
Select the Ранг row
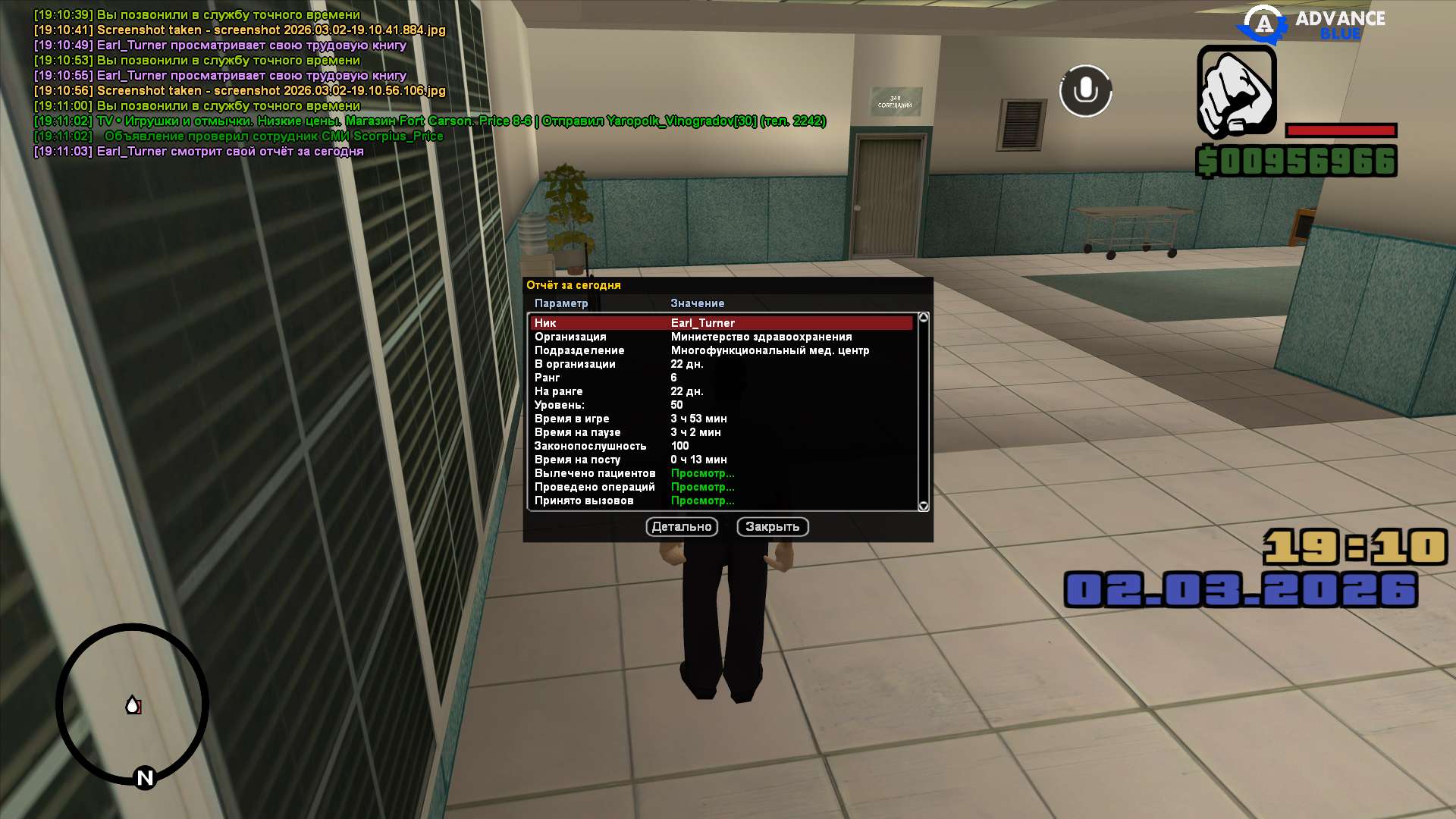click(x=720, y=378)
